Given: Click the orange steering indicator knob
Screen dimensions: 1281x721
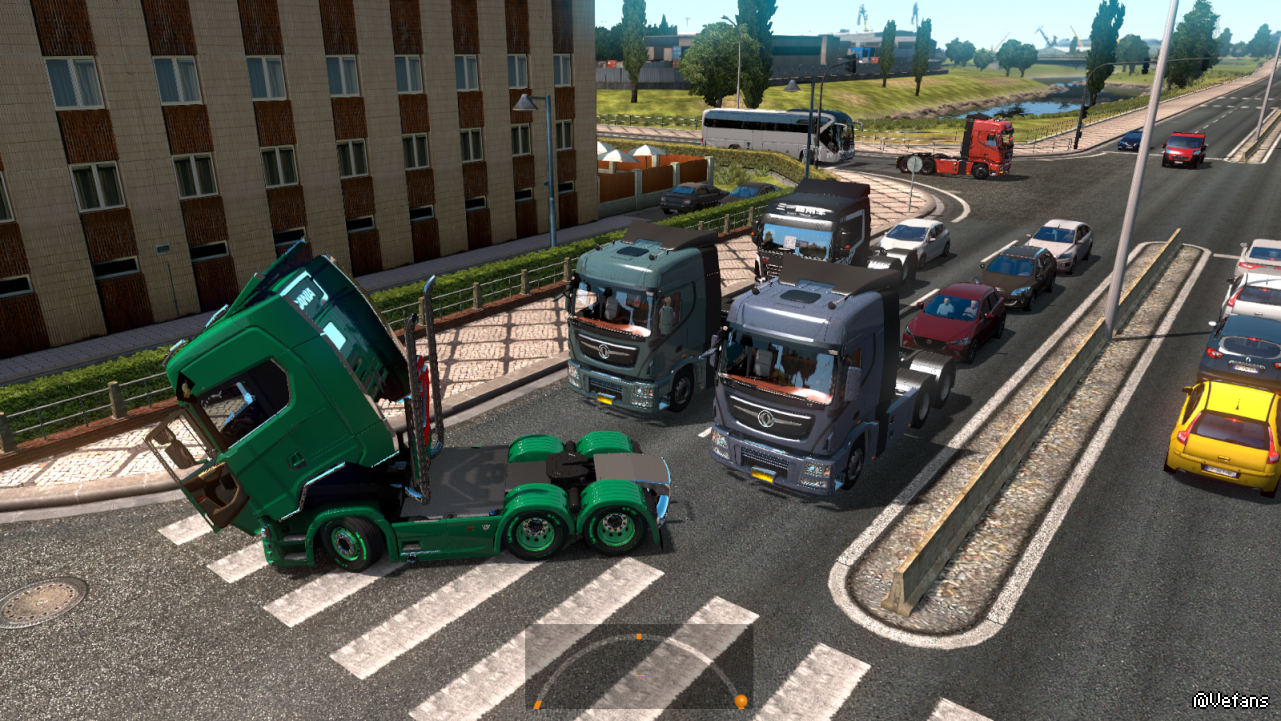Looking at the screenshot, I should tap(740, 701).
